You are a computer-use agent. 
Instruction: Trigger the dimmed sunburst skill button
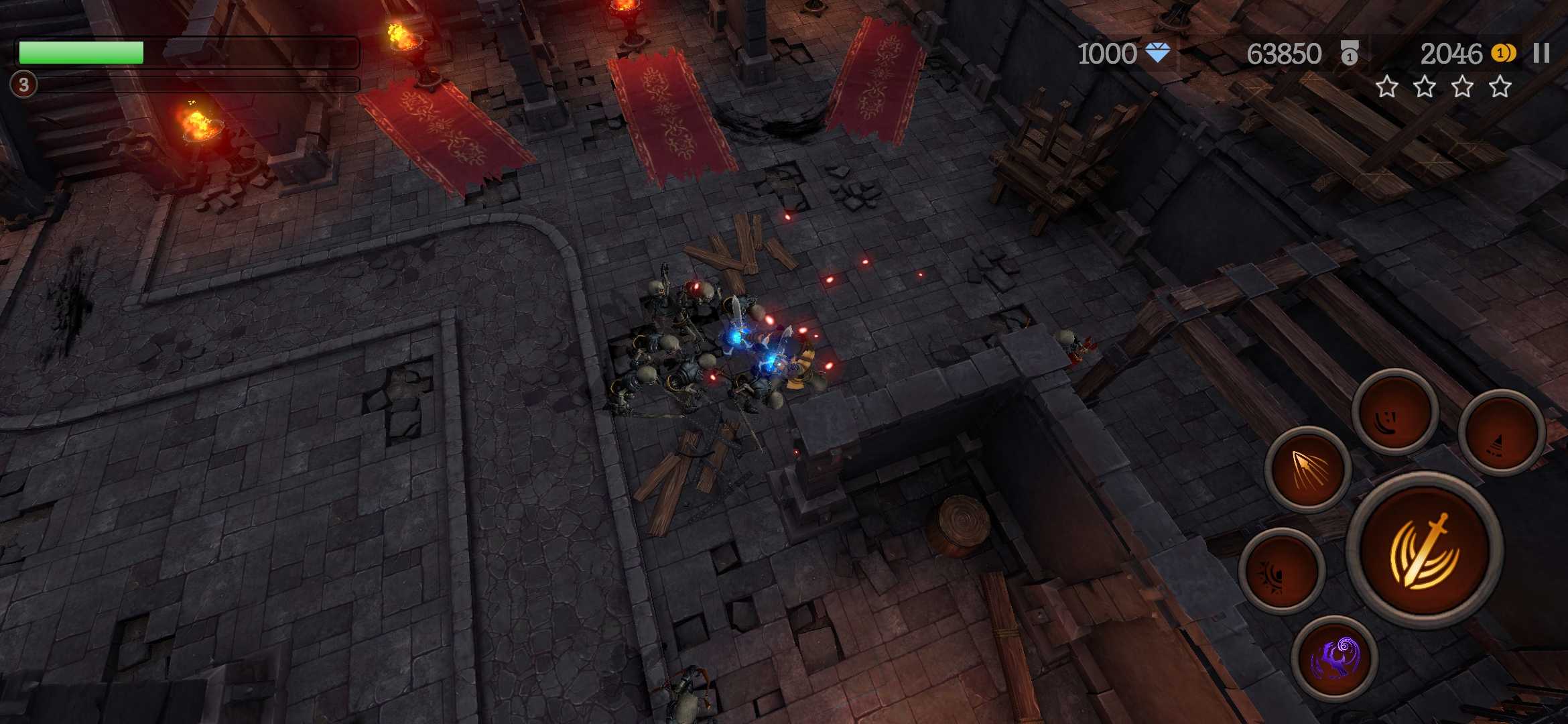point(1281,570)
